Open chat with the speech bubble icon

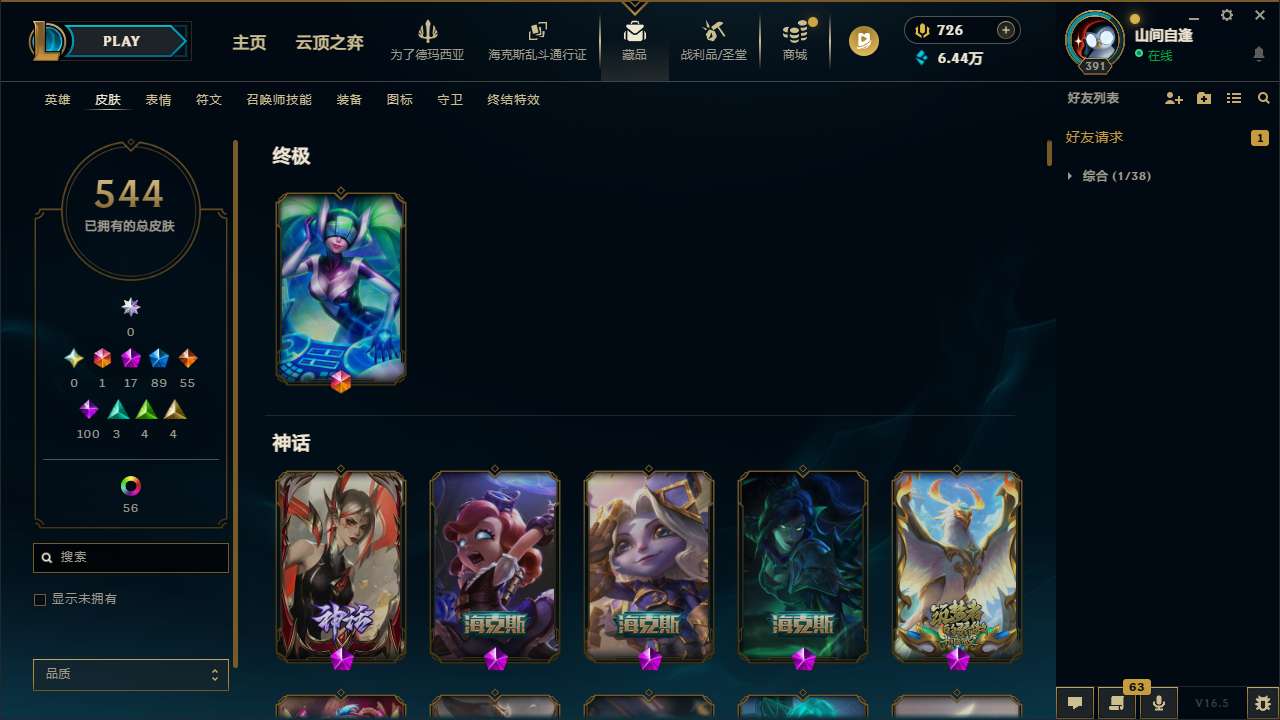click(x=1074, y=703)
